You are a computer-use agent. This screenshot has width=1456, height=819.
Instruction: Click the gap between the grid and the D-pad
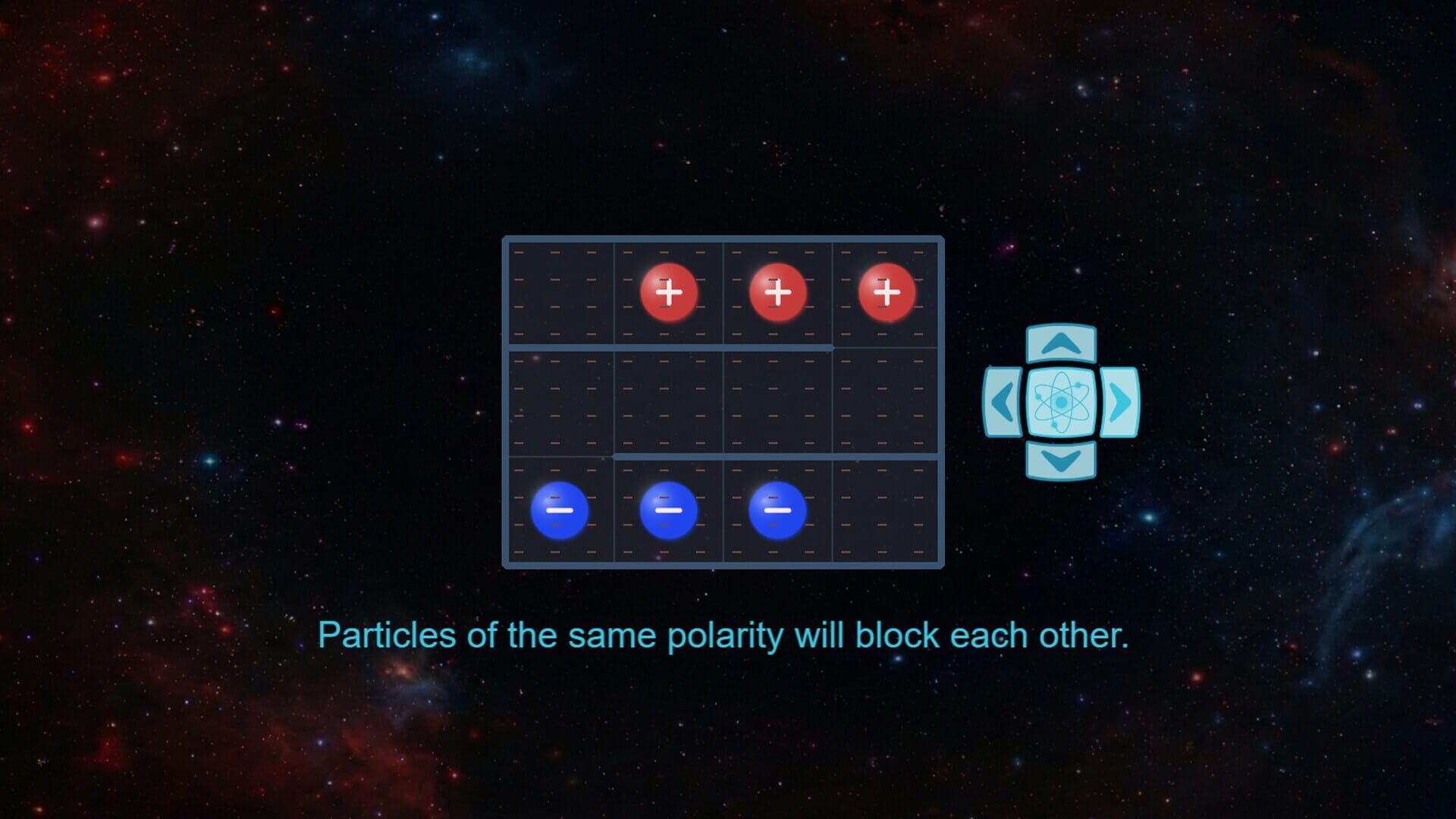[x=963, y=402]
